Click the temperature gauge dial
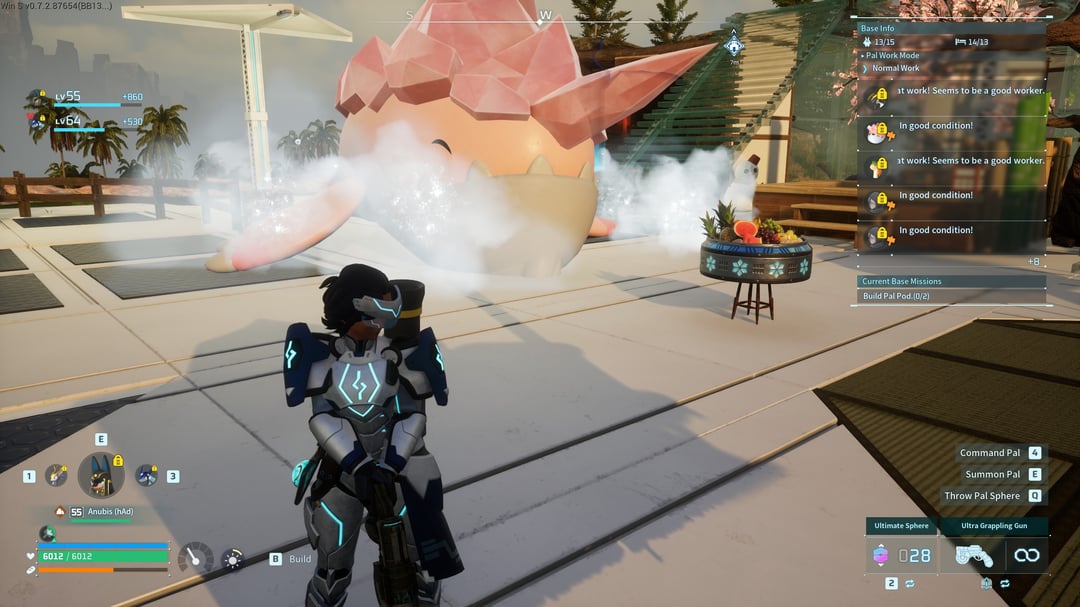 pos(194,558)
